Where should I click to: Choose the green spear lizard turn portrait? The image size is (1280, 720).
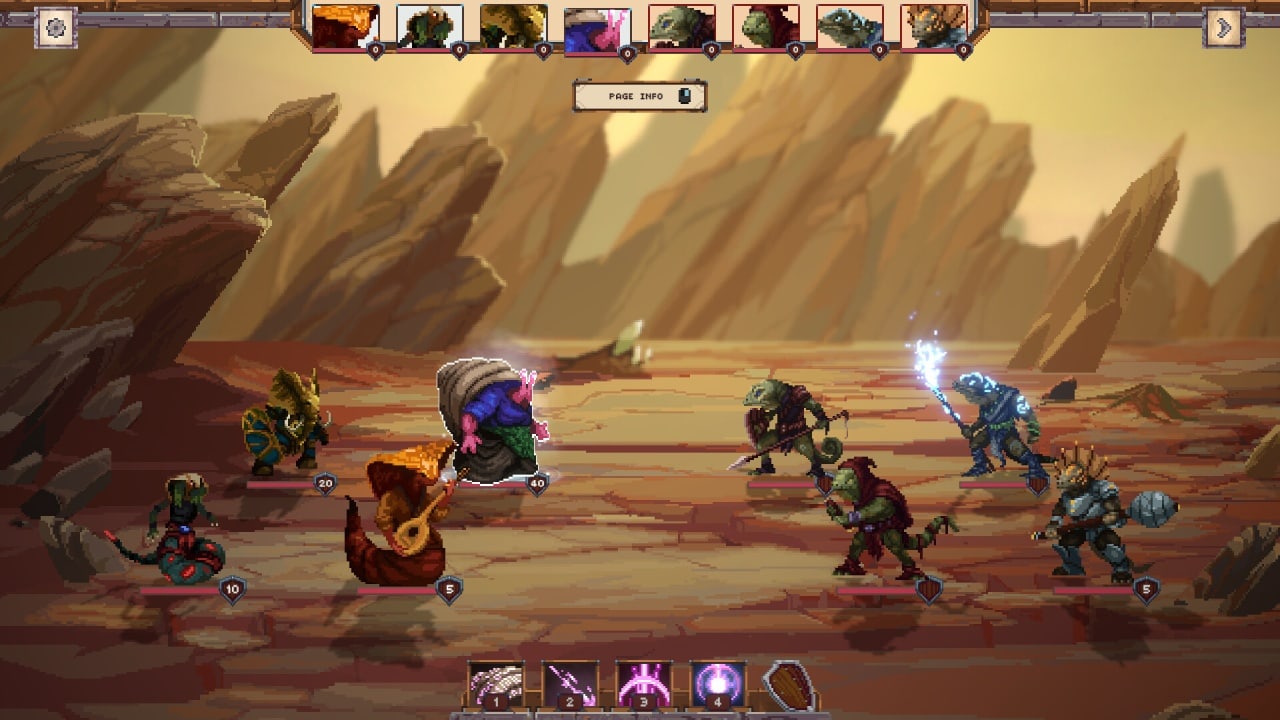[682, 27]
